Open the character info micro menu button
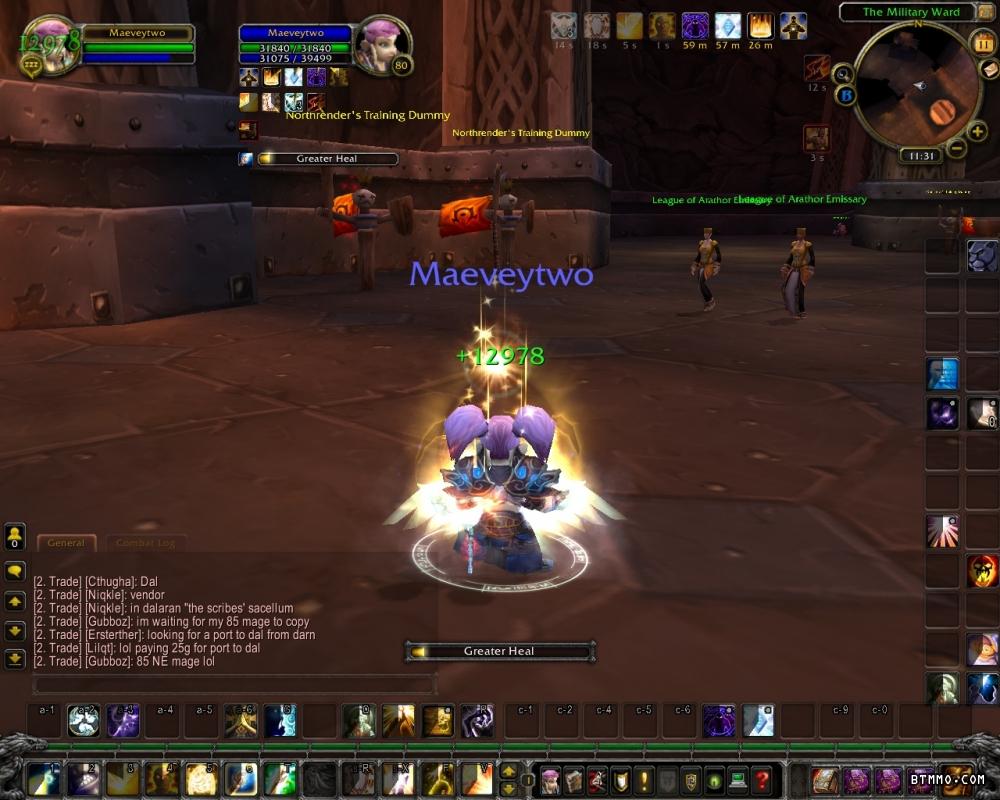This screenshot has height=800, width=1000. [550, 779]
